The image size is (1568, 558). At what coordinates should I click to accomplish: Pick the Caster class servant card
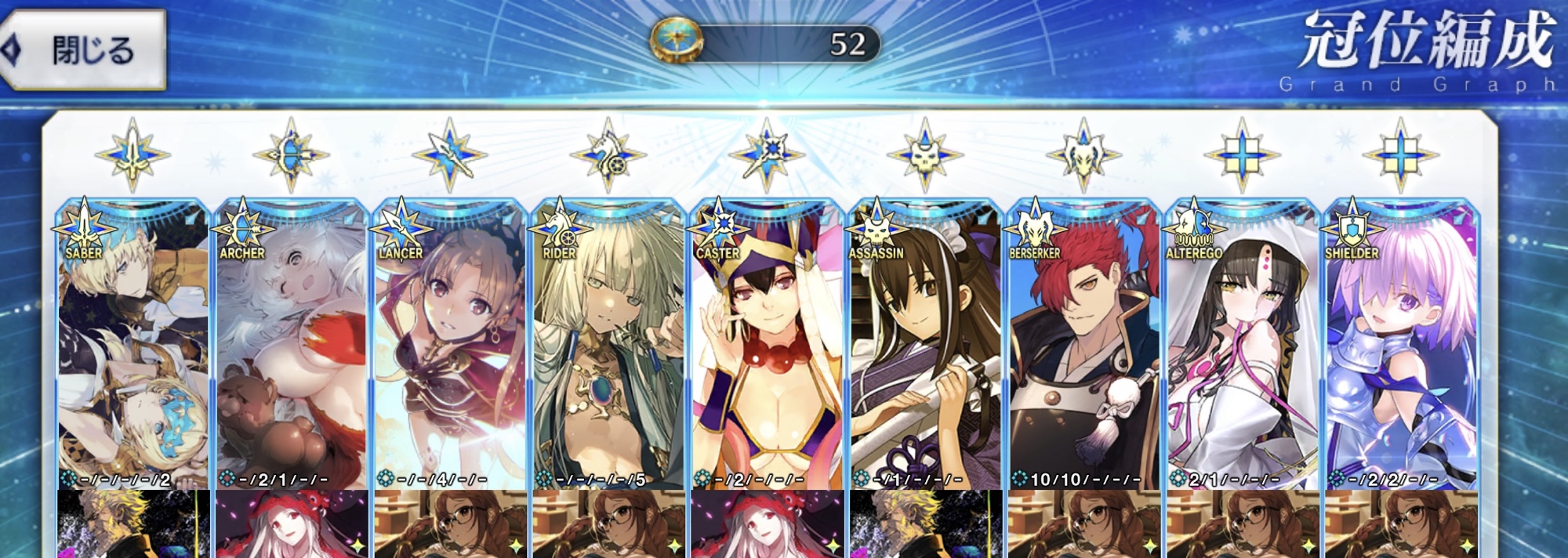767,345
